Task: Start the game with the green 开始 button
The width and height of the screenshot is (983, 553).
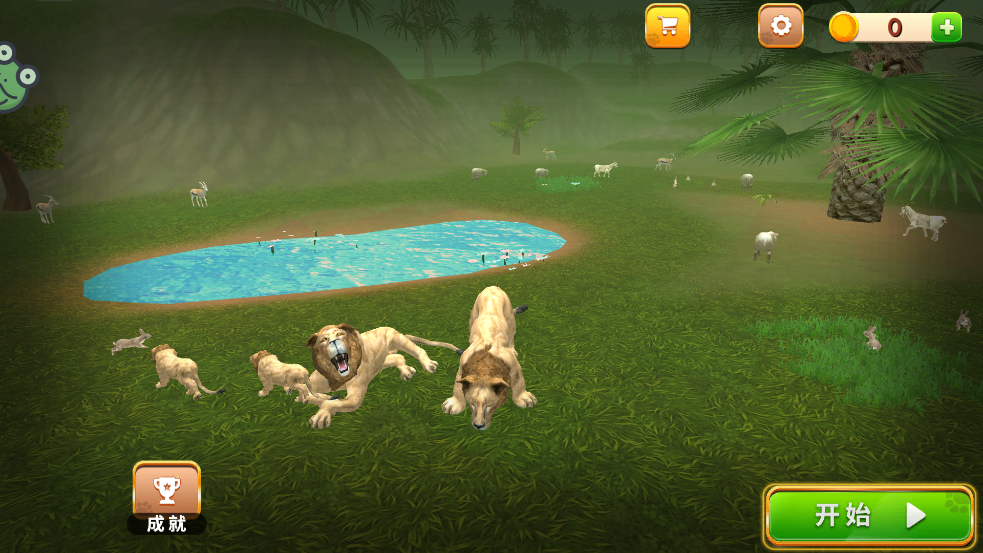Action: tap(869, 516)
